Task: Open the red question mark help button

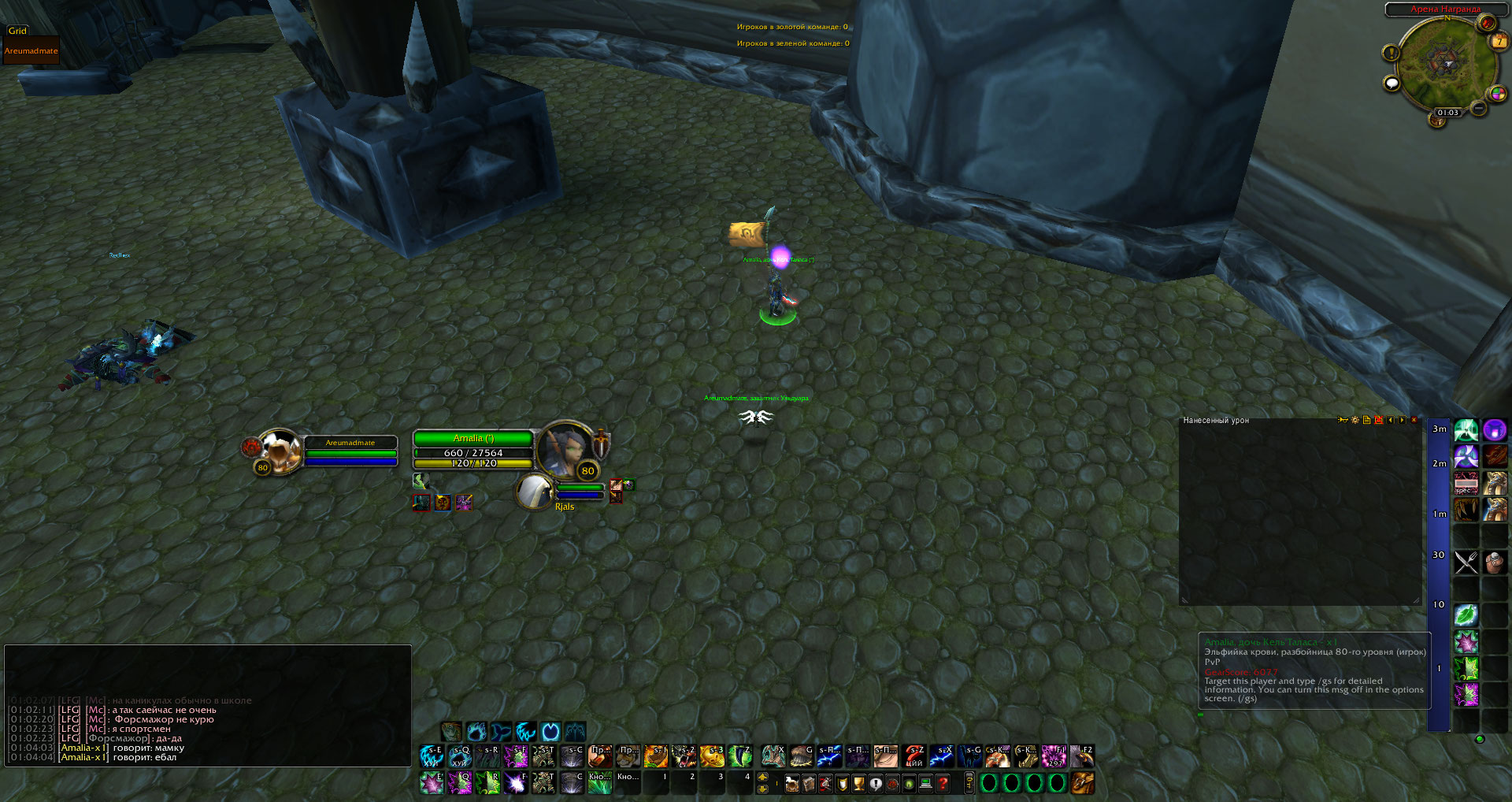Action: point(943,783)
